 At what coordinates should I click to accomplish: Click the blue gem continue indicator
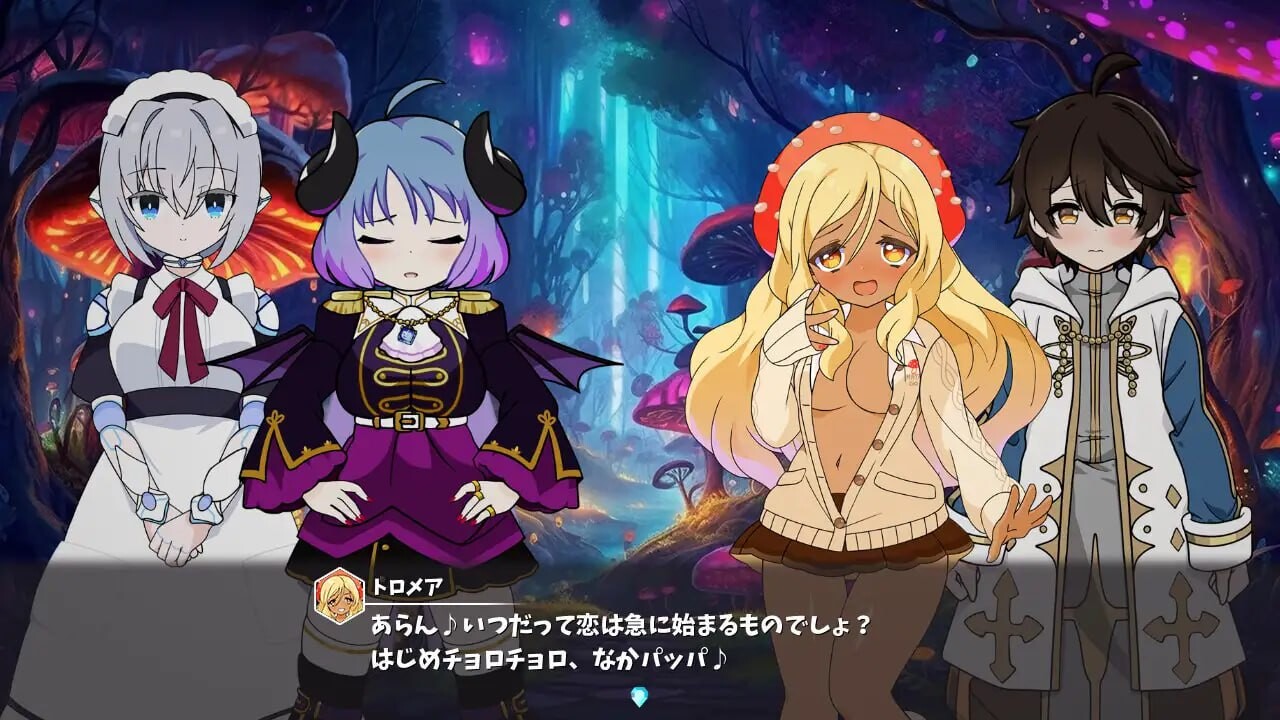(x=639, y=696)
